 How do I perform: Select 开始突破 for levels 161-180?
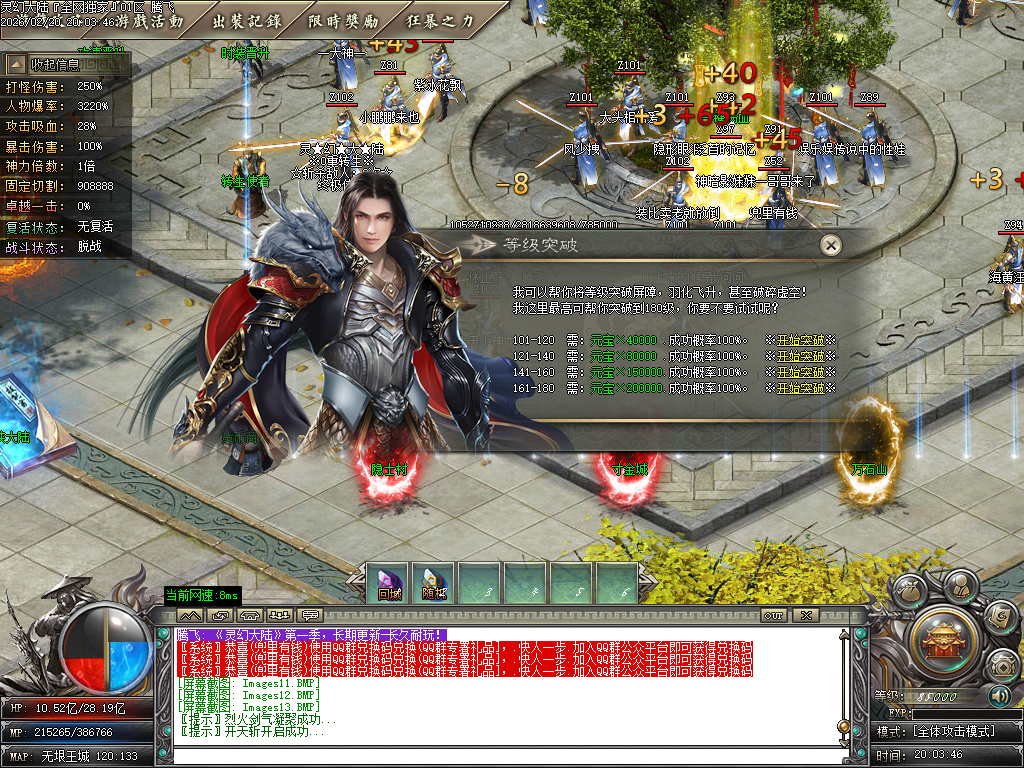802,388
